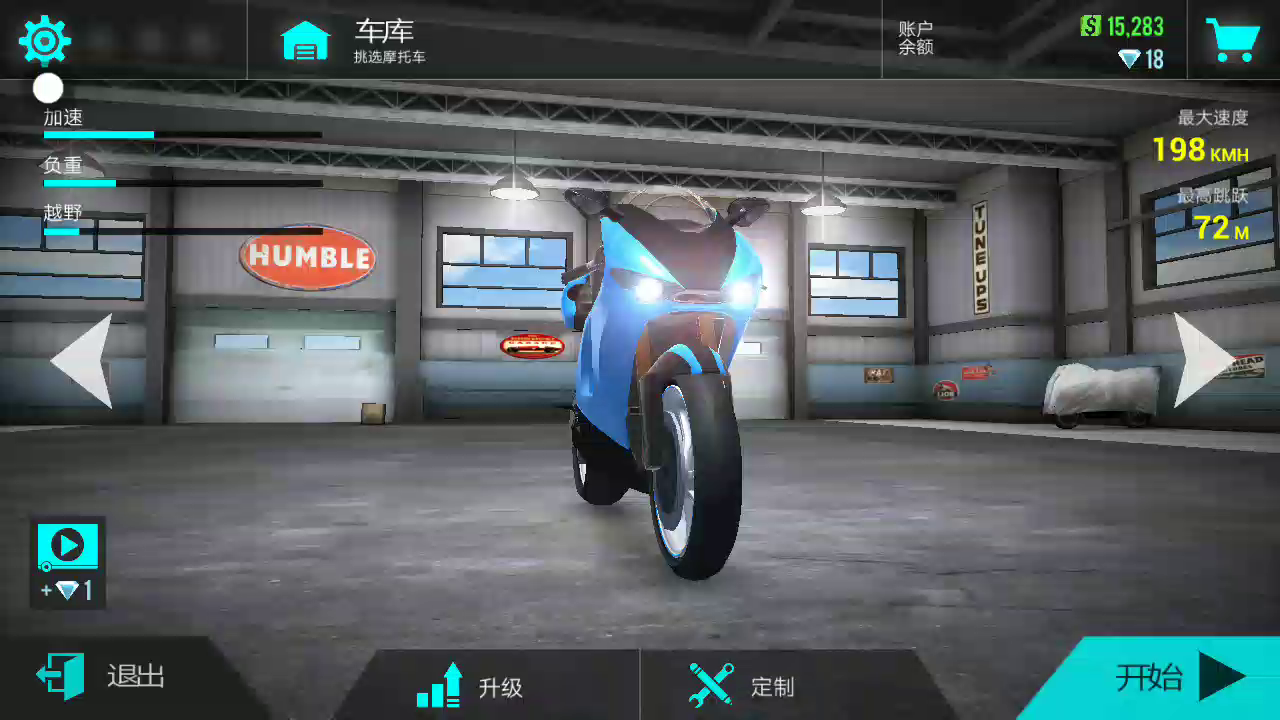Open the shopping cart store

[1232, 40]
